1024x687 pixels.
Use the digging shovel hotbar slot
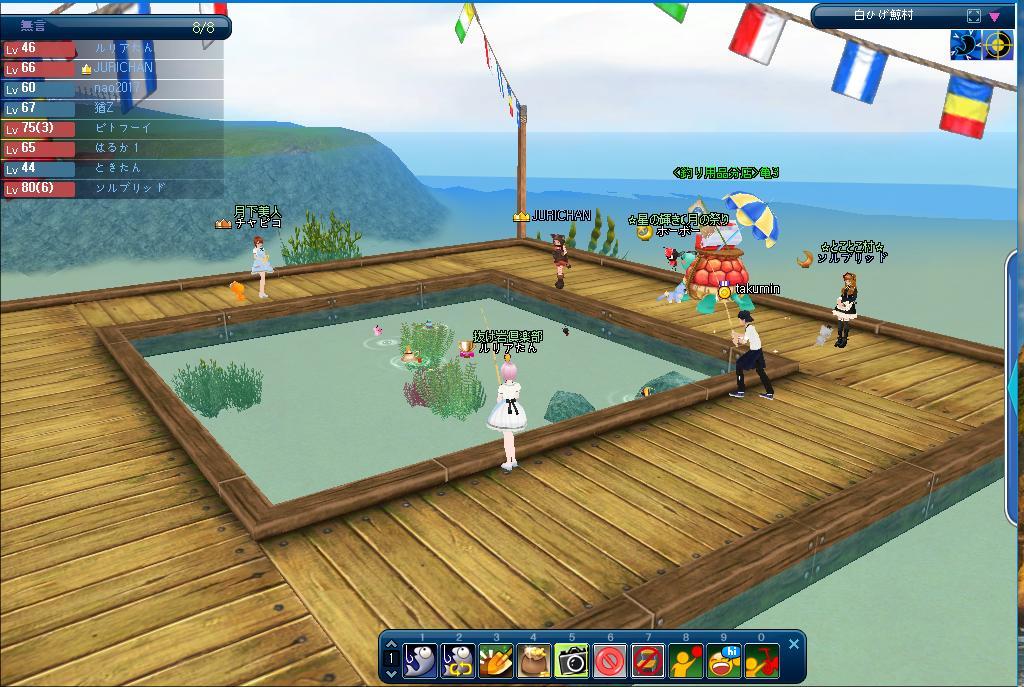(497, 660)
